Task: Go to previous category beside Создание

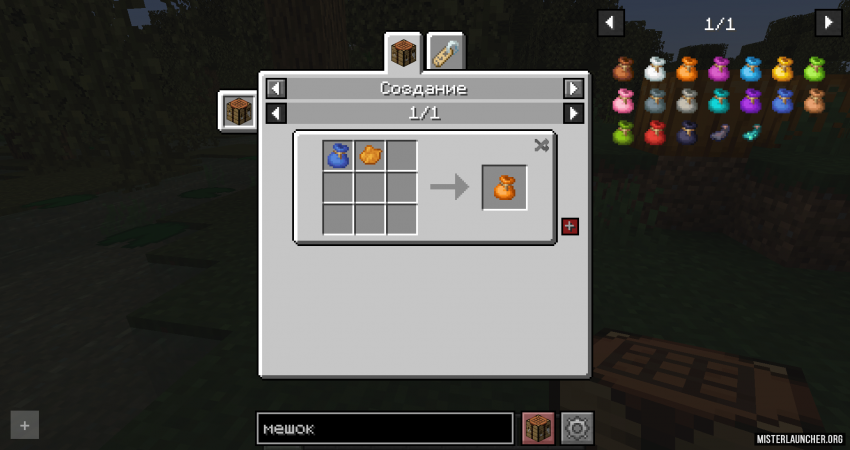Action: click(x=276, y=88)
